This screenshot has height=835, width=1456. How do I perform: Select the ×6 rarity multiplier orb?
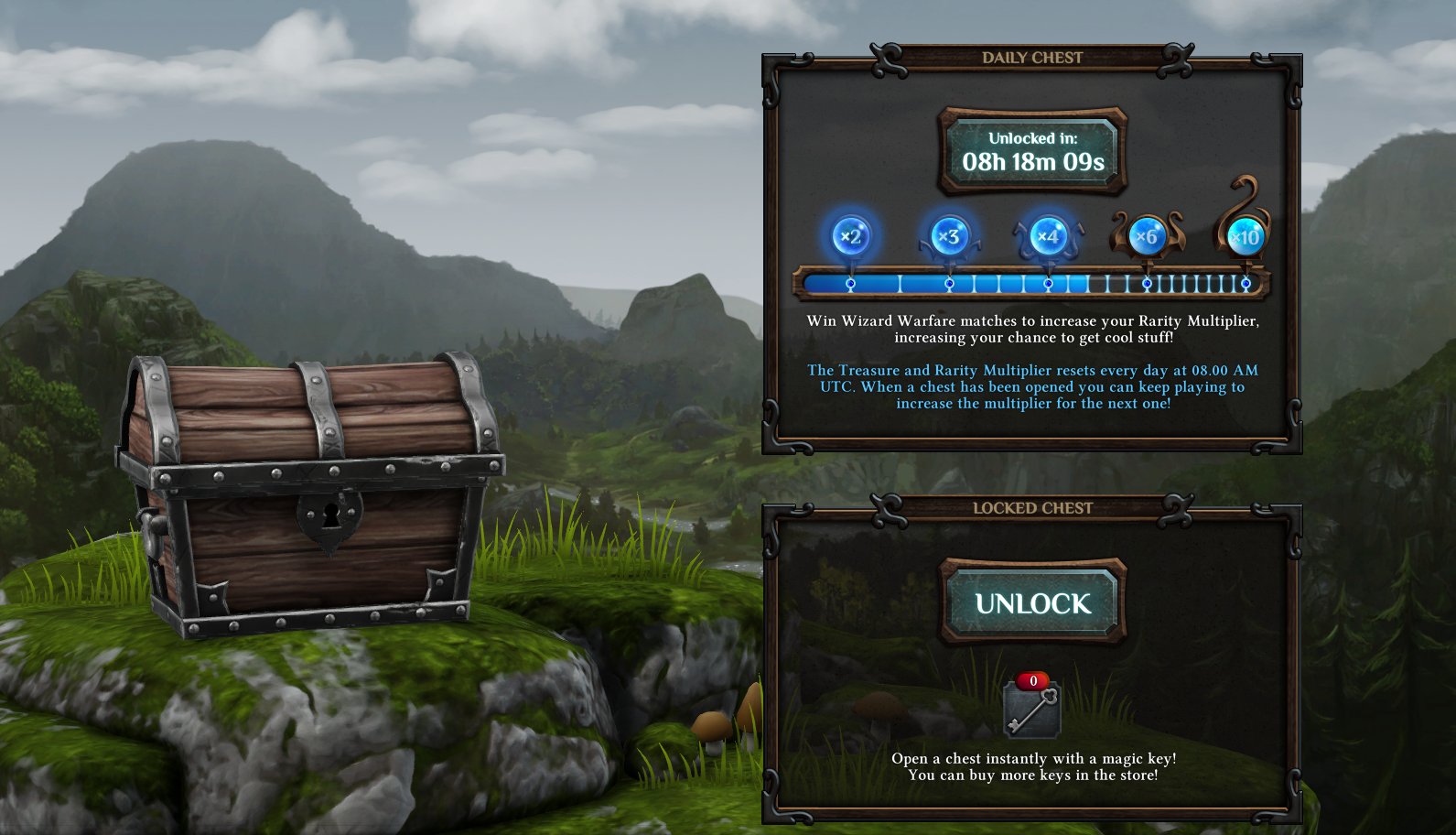tap(1149, 236)
